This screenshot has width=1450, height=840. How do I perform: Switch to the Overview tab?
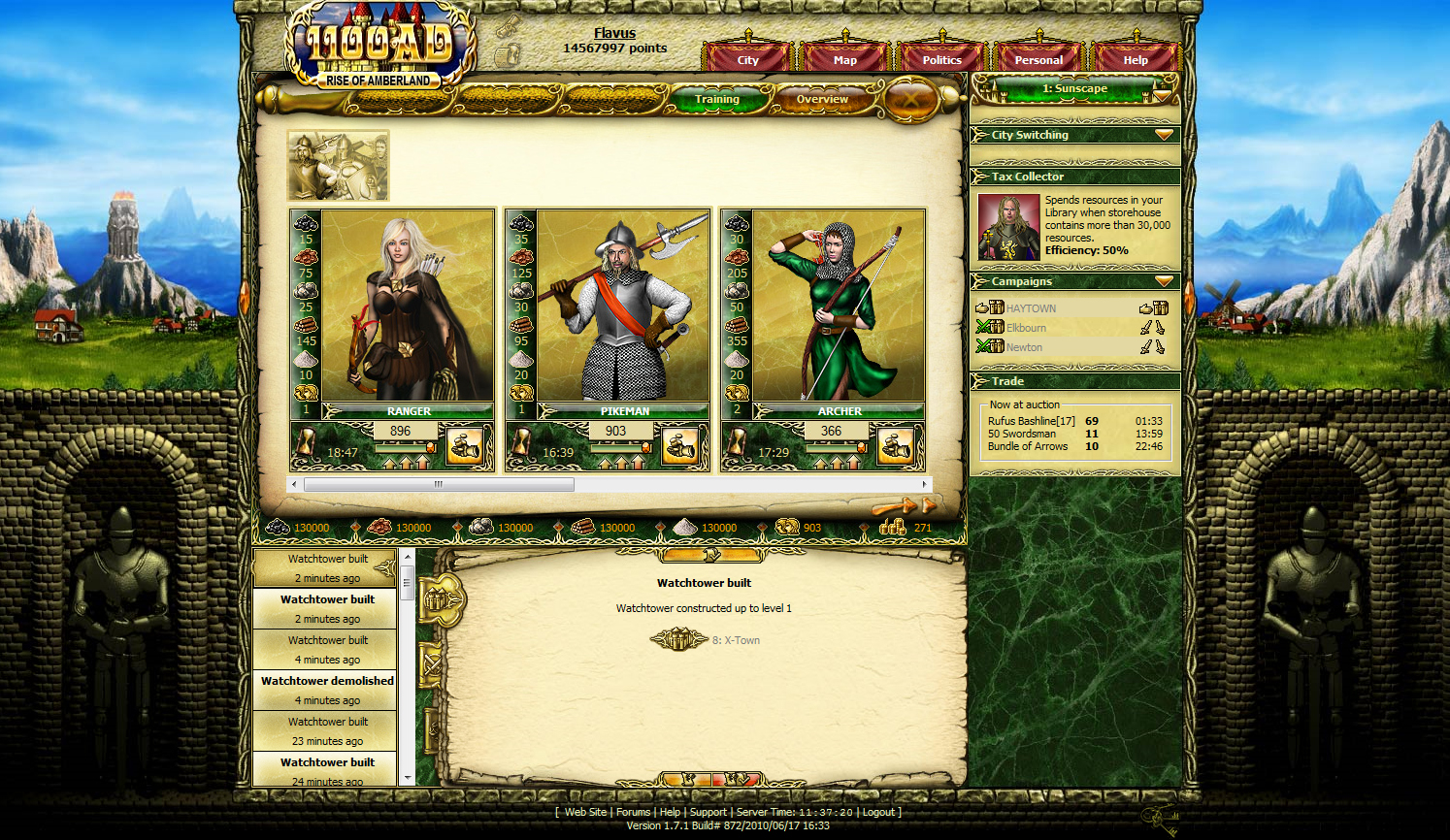(822, 99)
